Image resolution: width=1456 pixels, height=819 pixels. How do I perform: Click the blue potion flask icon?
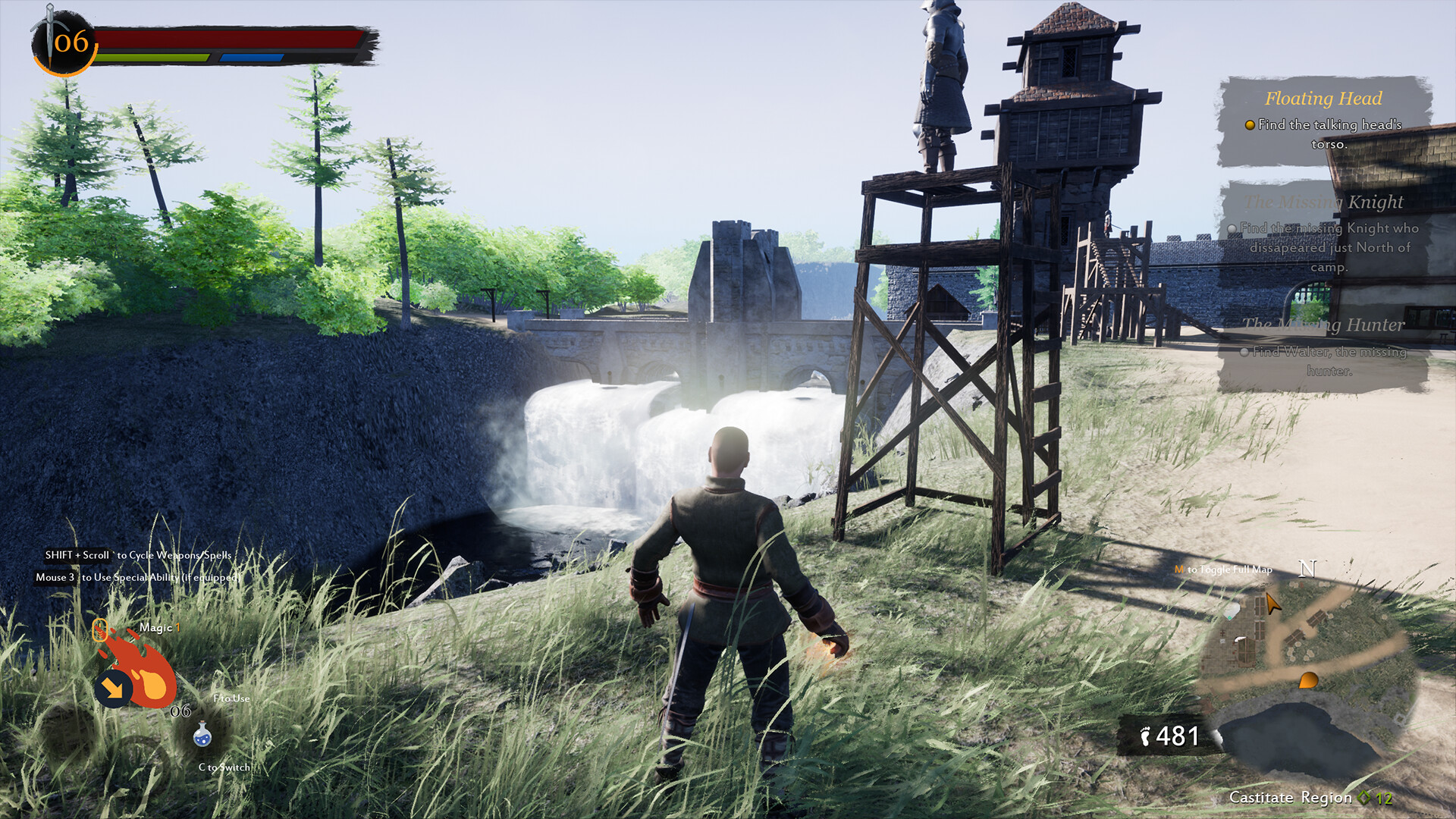coord(202,735)
